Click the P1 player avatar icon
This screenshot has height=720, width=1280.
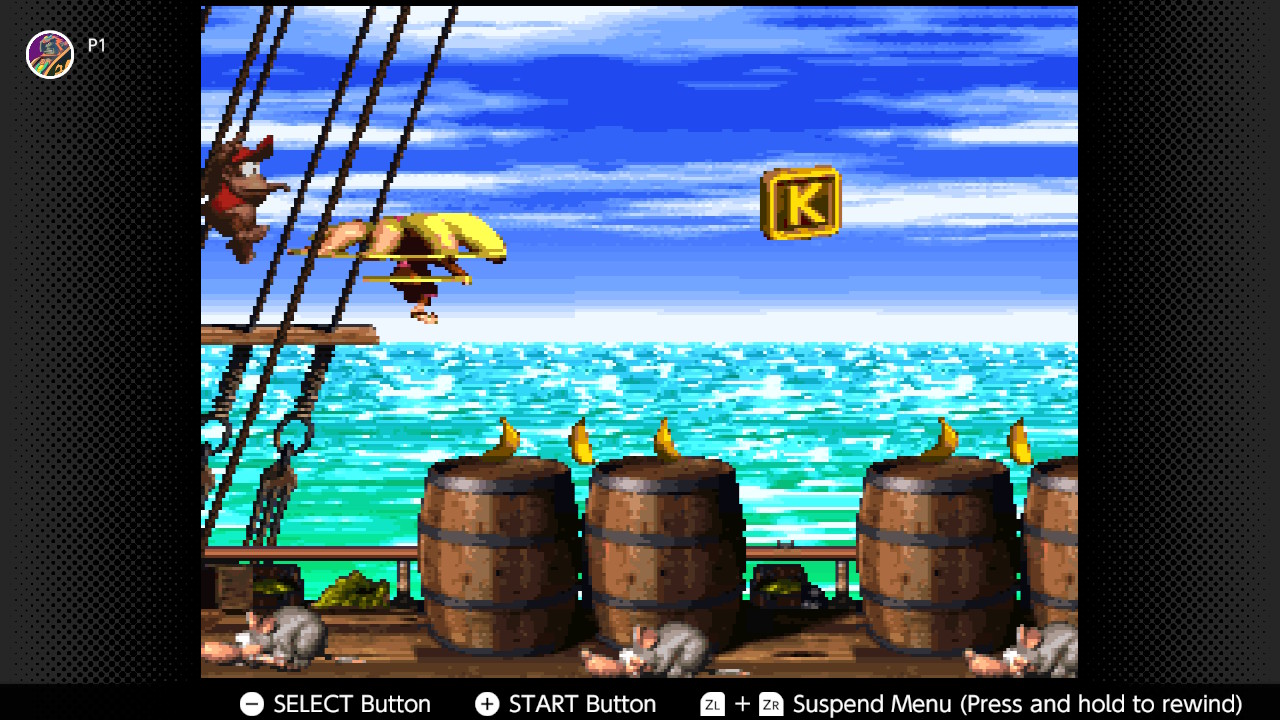(x=49, y=54)
